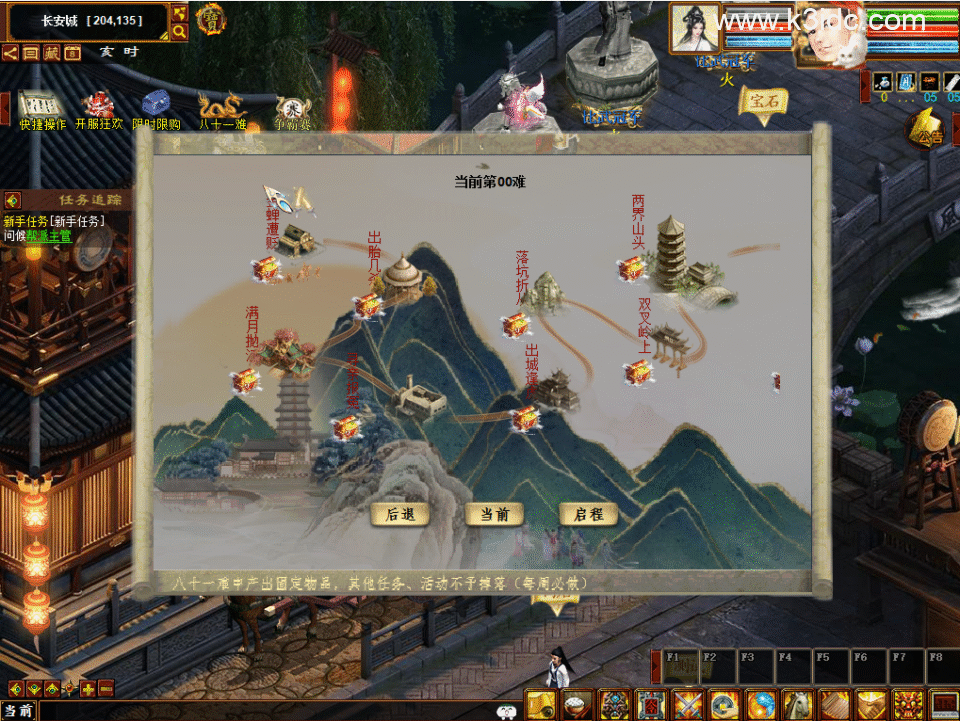Click the white horse mount icon
Screen dimensions: 960x721
click(x=796, y=704)
